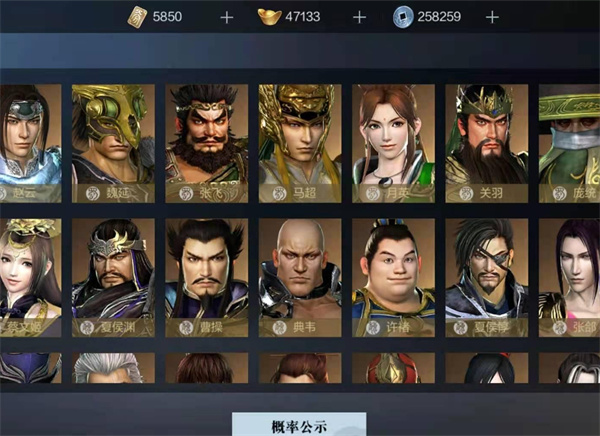Select the 庞统 green-masked character card
The height and width of the screenshot is (436, 600).
[x=569, y=141]
